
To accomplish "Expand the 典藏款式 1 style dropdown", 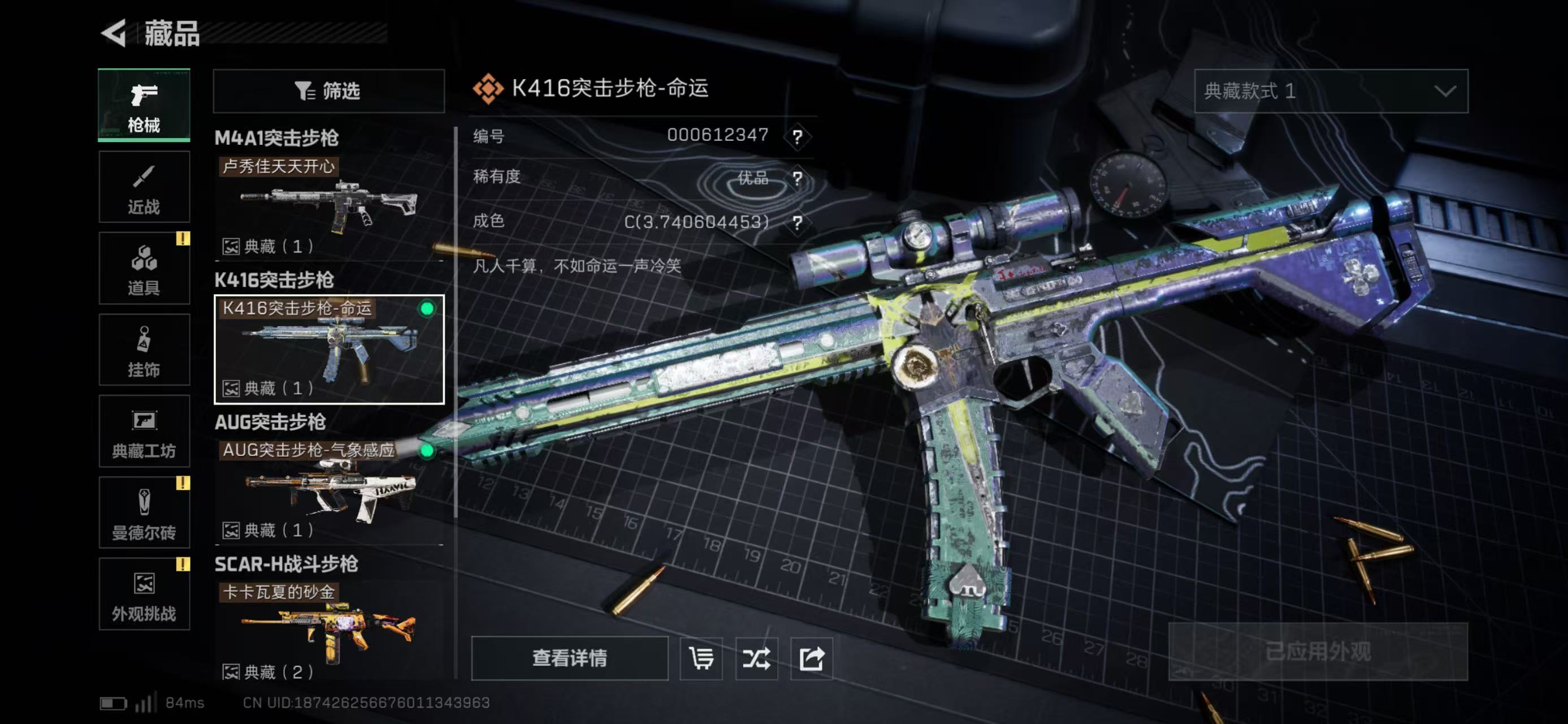I will (1331, 91).
